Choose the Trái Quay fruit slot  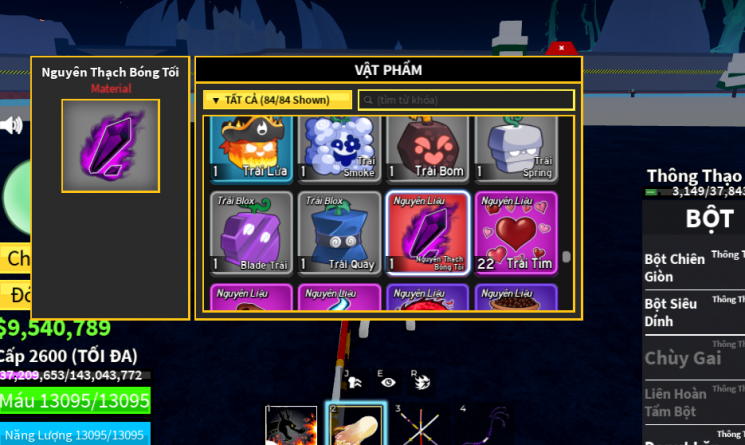pyautogui.click(x=339, y=233)
